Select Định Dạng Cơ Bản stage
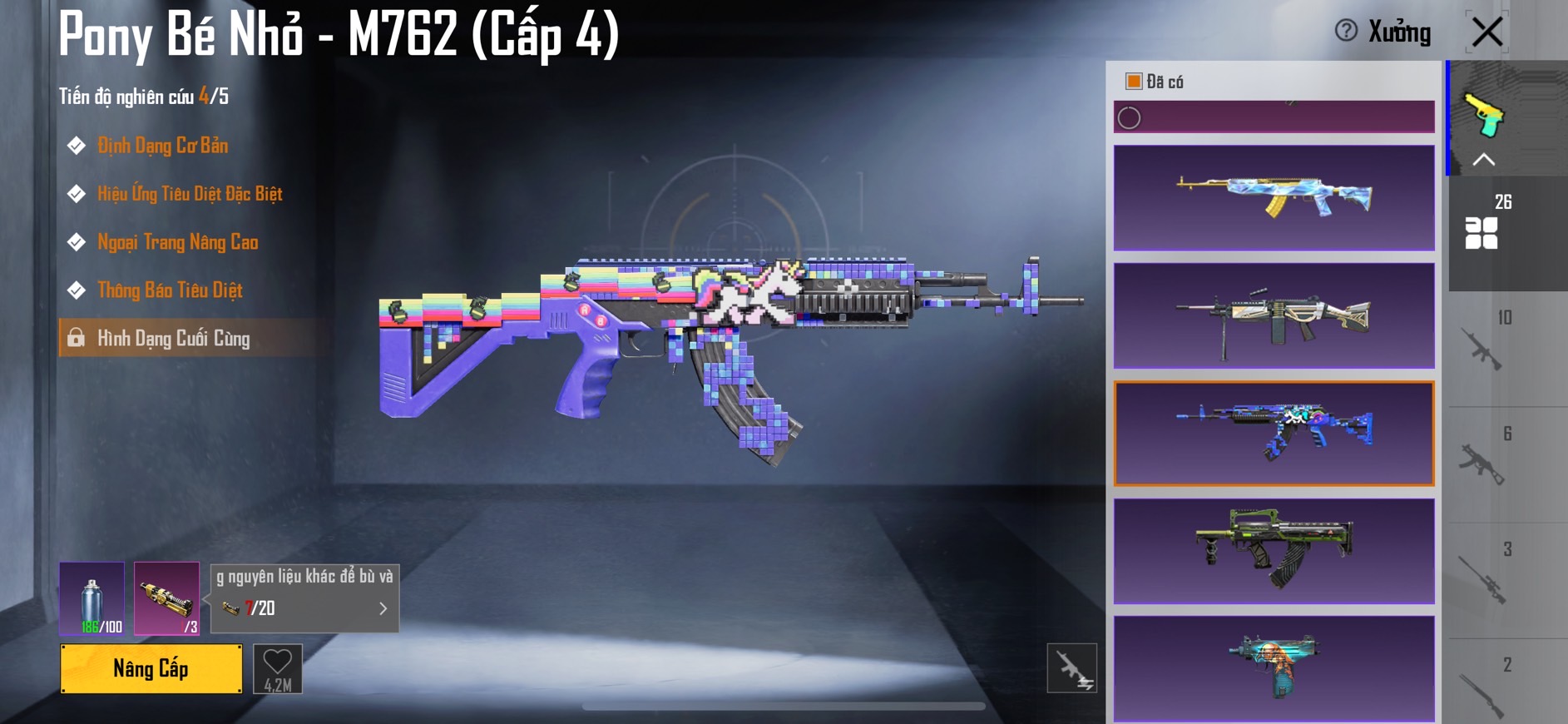 162,146
